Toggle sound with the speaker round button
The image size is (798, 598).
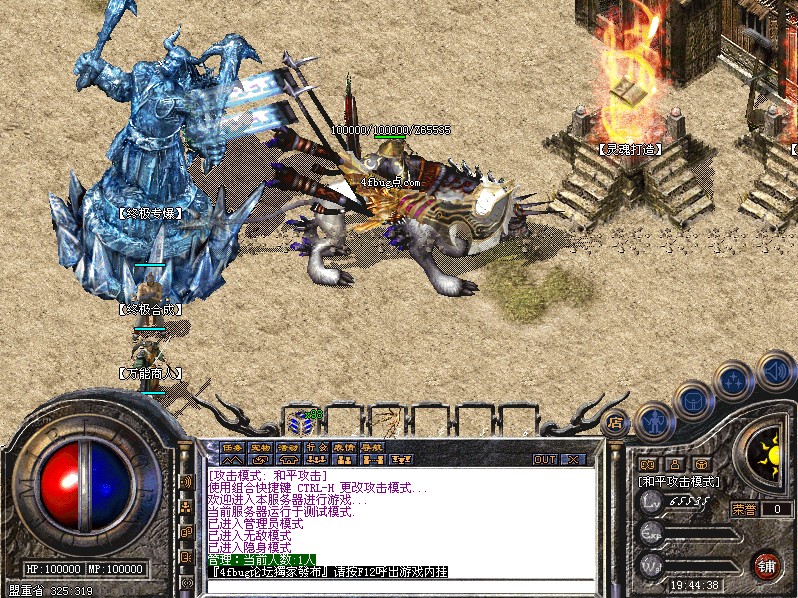point(775,369)
